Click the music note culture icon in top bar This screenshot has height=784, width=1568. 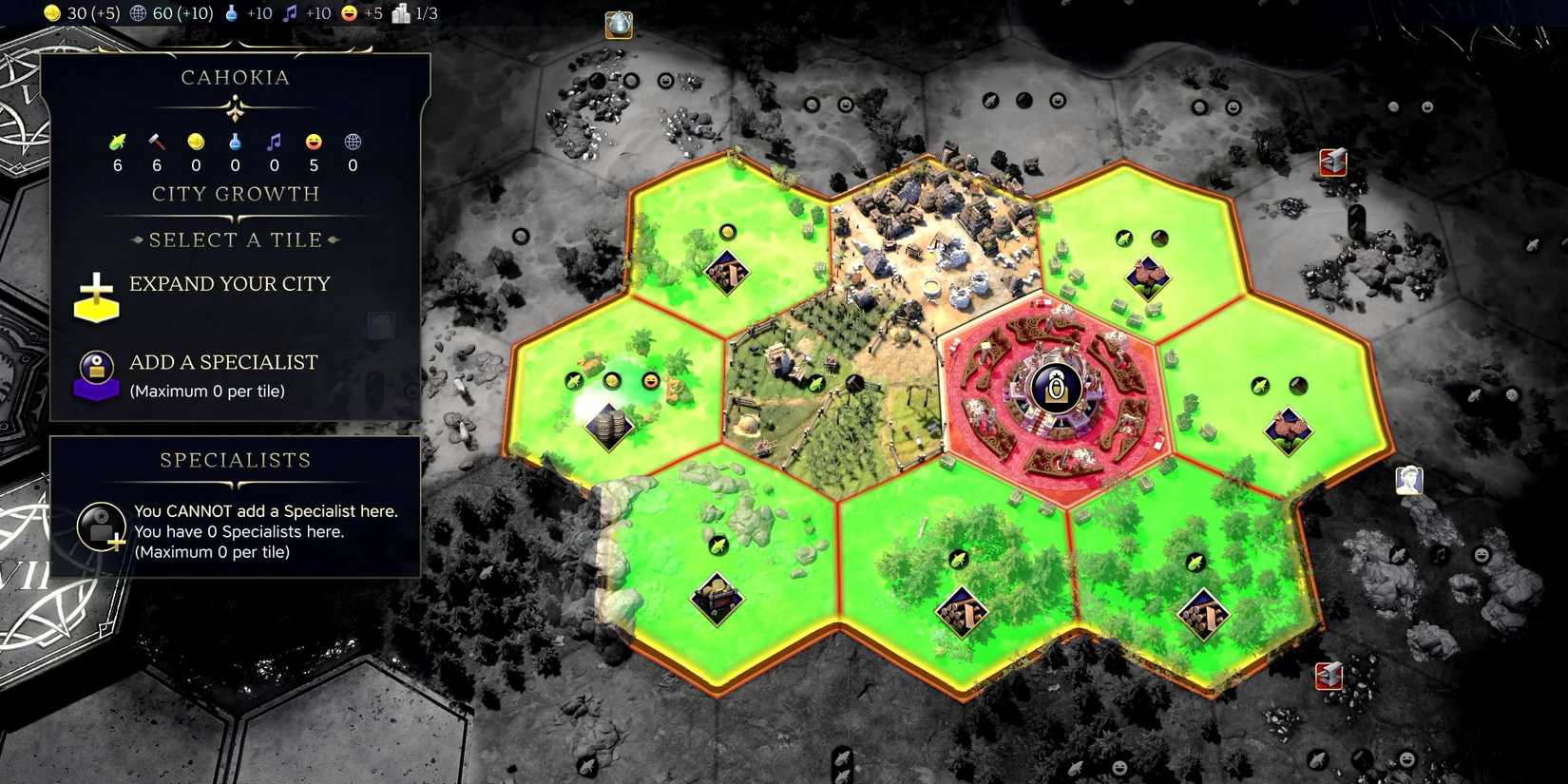tap(290, 13)
